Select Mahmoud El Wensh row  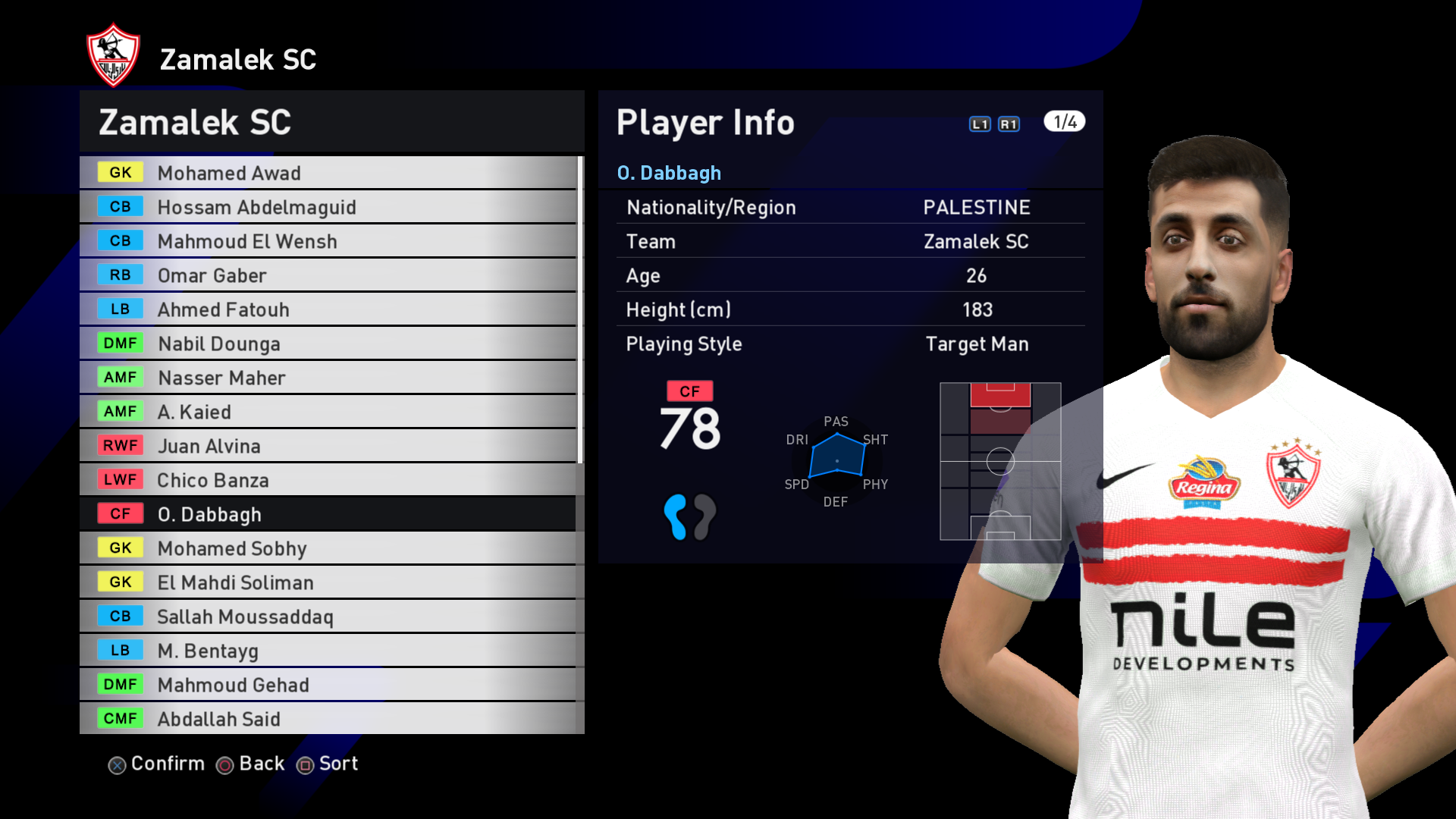tap(328, 241)
